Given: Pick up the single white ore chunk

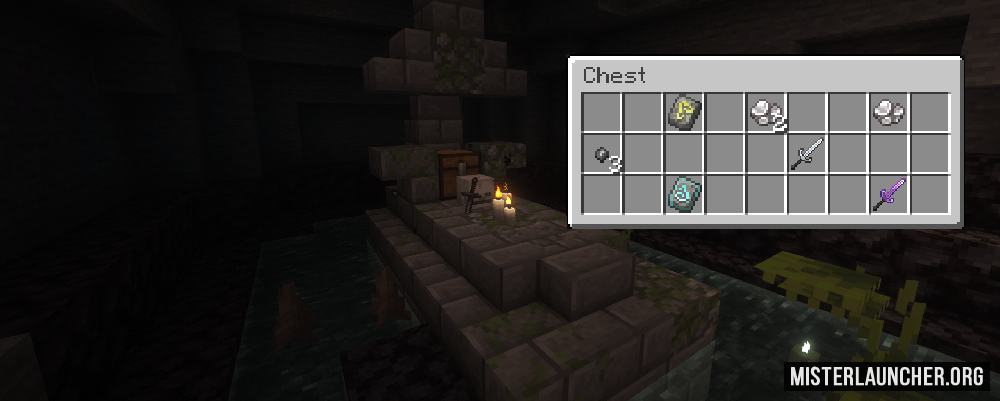Looking at the screenshot, I should [x=887, y=112].
